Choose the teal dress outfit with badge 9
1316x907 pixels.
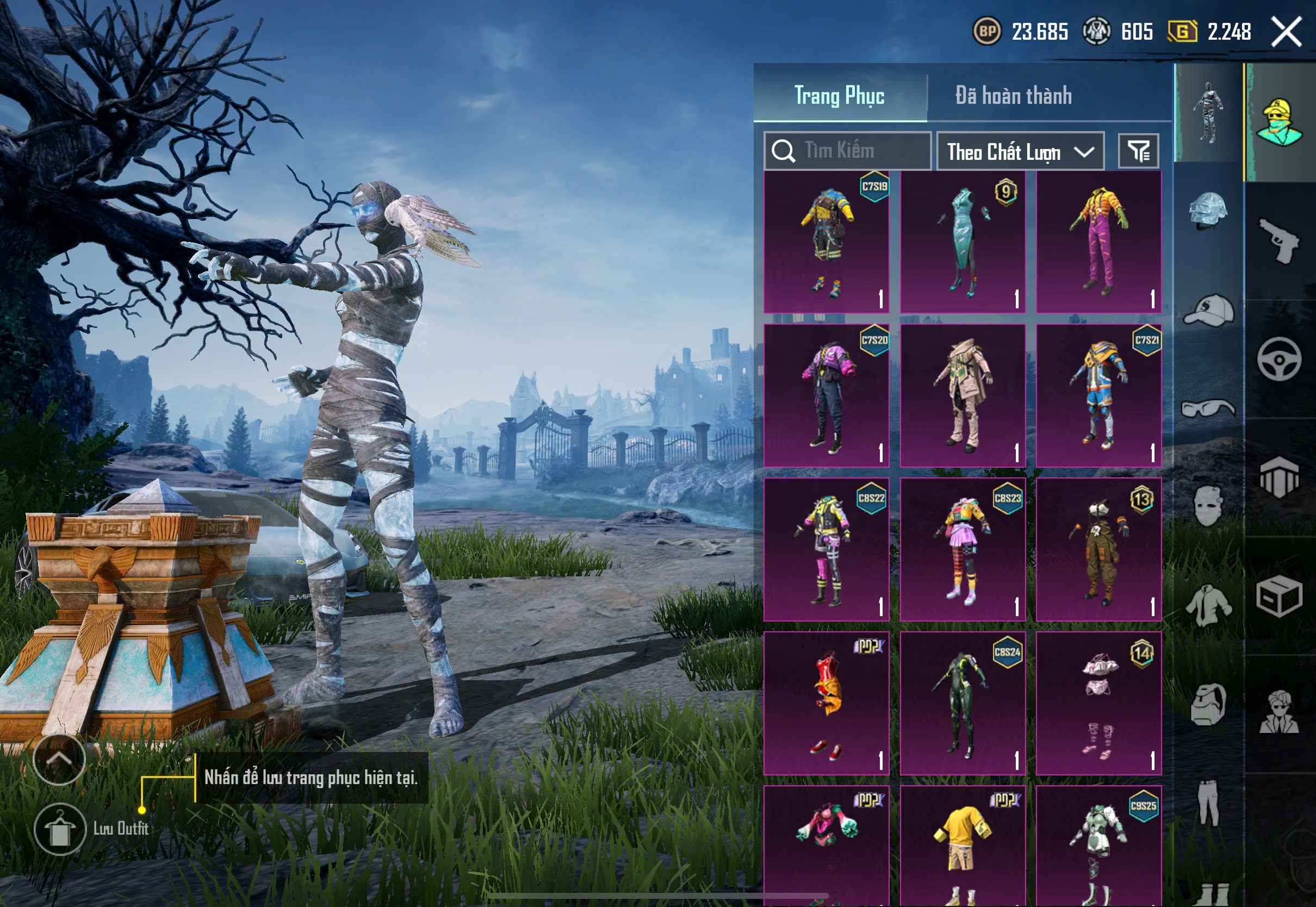coord(963,242)
